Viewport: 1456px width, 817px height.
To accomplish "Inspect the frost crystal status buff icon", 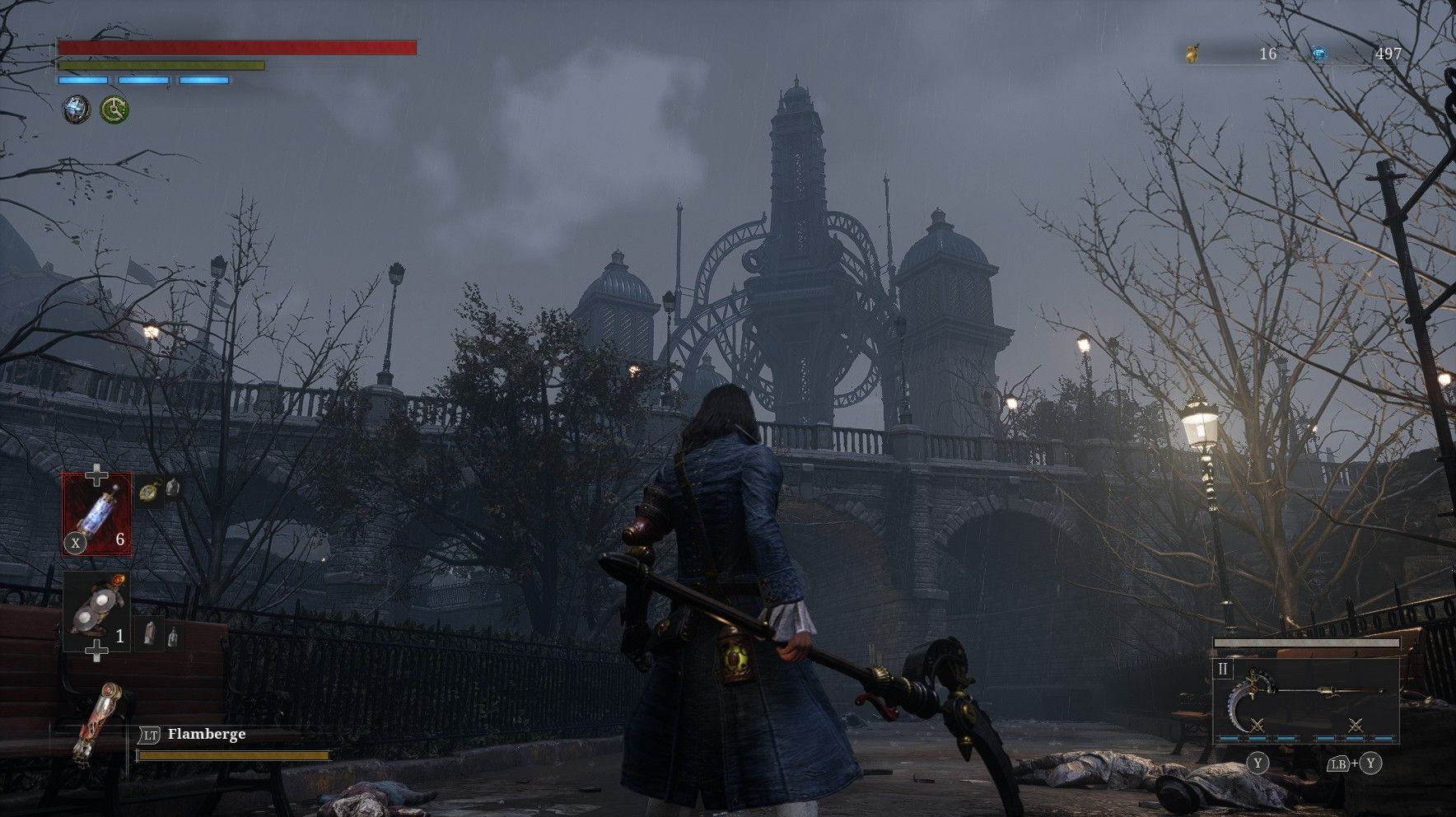I will (x=77, y=109).
